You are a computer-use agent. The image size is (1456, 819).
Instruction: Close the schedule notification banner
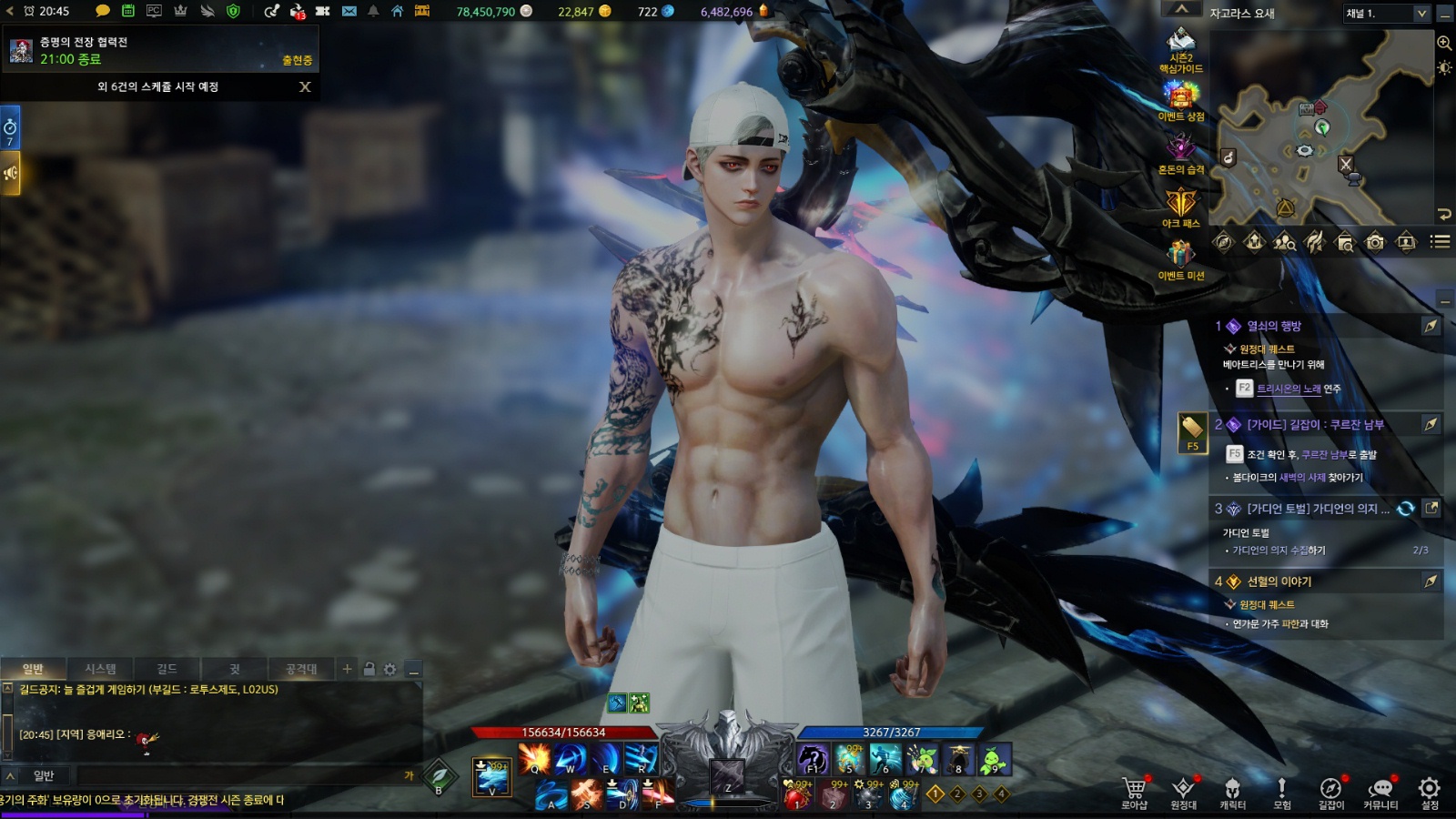[x=305, y=86]
